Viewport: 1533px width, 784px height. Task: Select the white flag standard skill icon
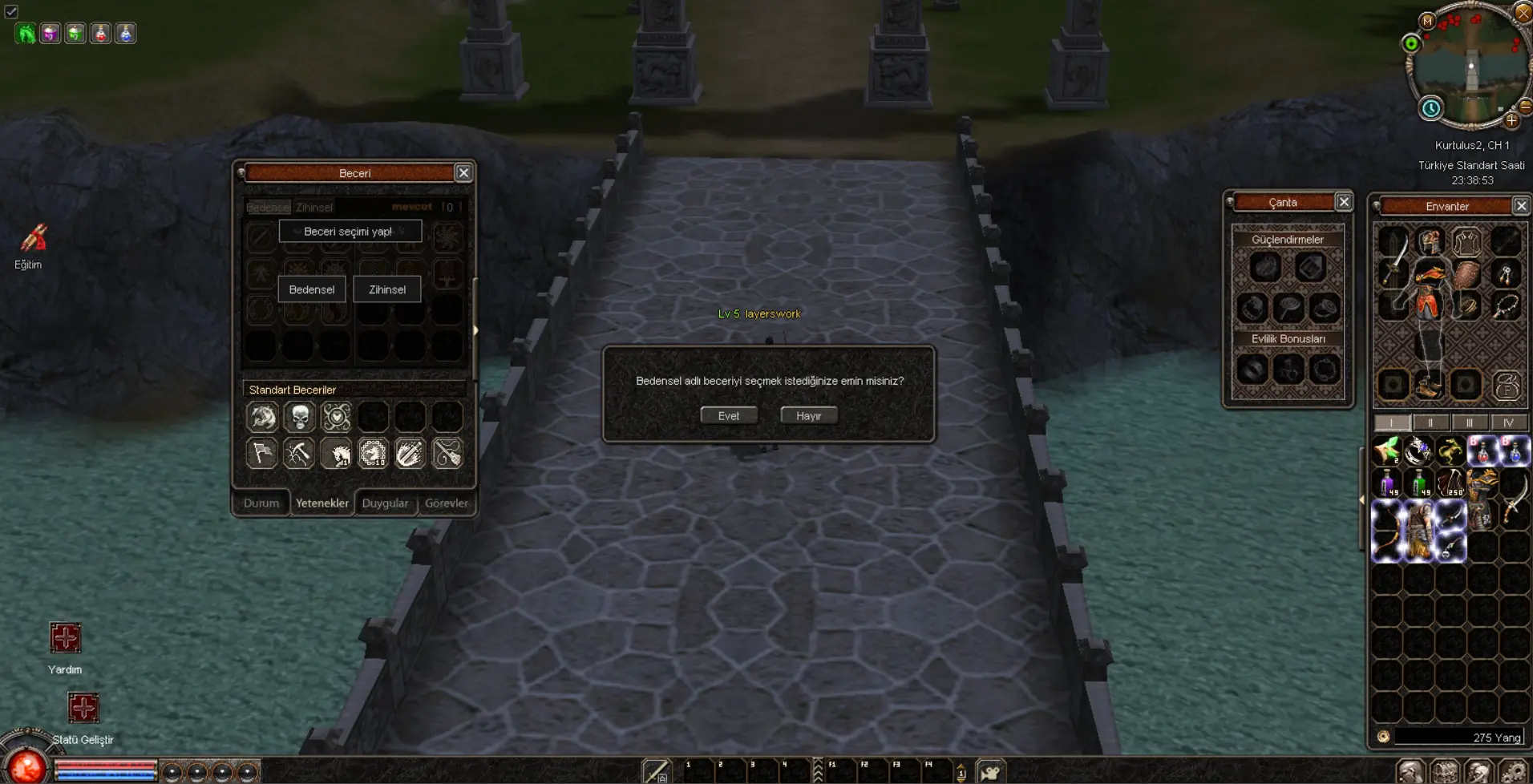(x=262, y=454)
